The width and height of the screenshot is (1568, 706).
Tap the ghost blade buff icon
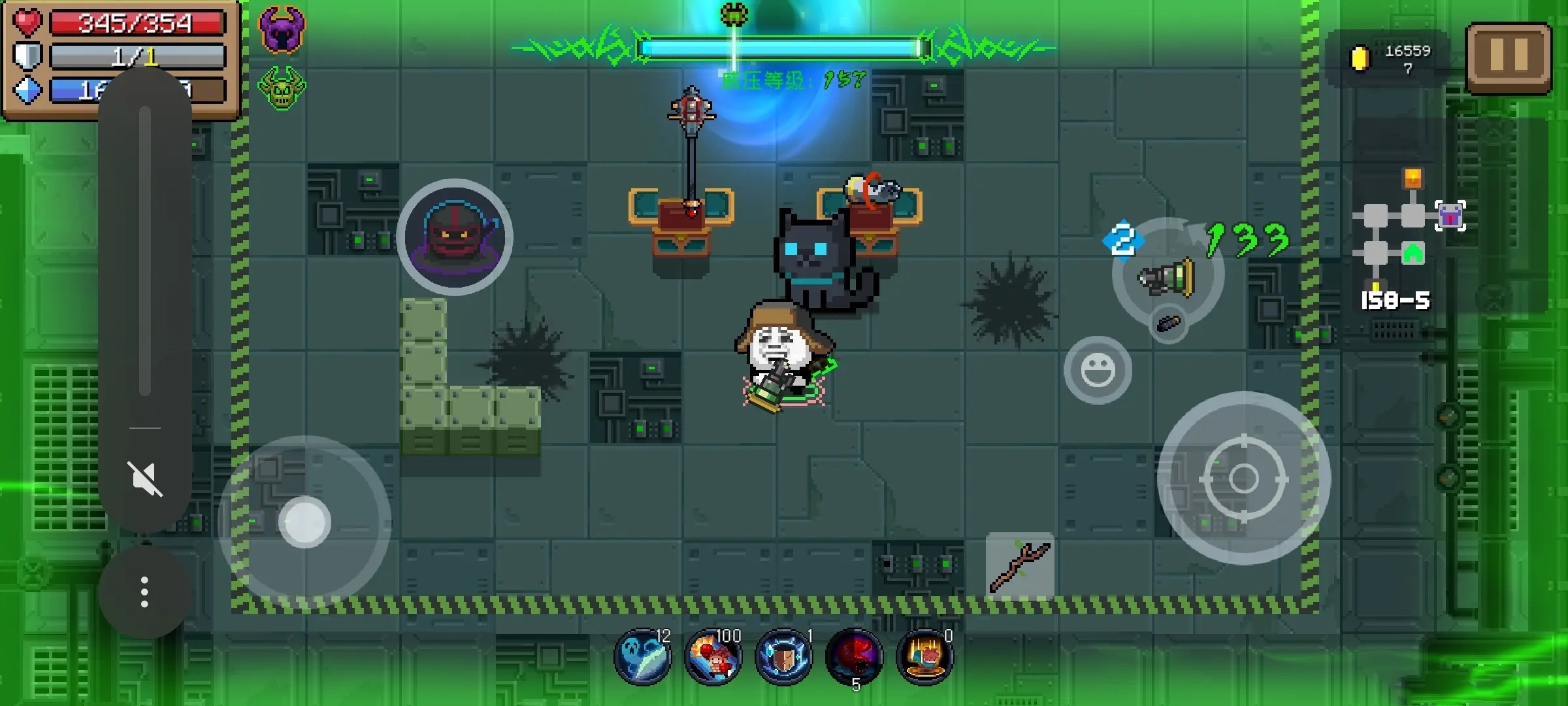pos(642,656)
